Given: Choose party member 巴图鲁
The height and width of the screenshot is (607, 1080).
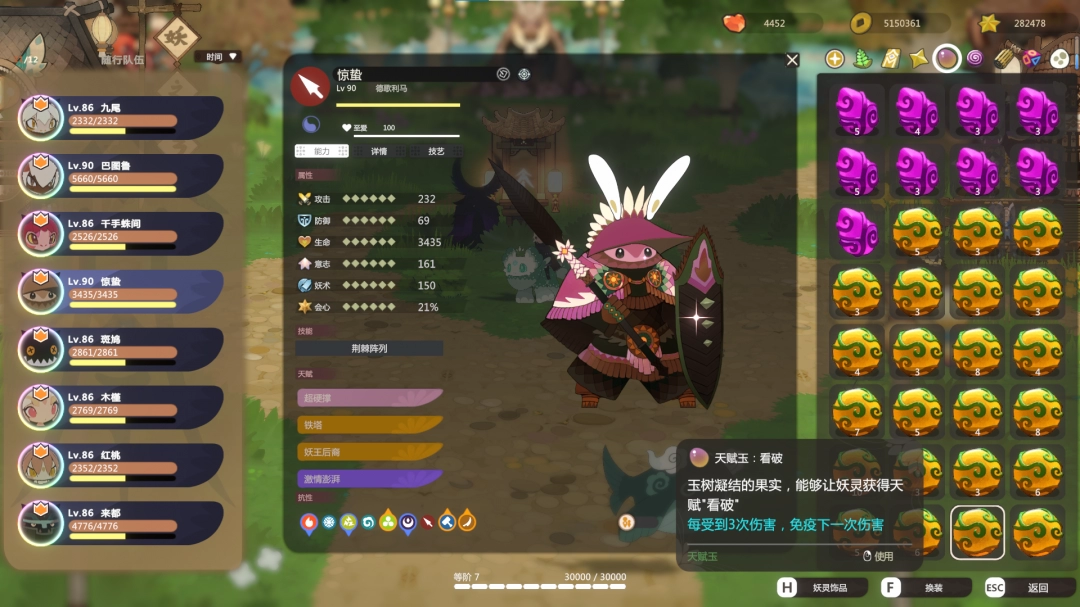Looking at the screenshot, I should 120,176.
